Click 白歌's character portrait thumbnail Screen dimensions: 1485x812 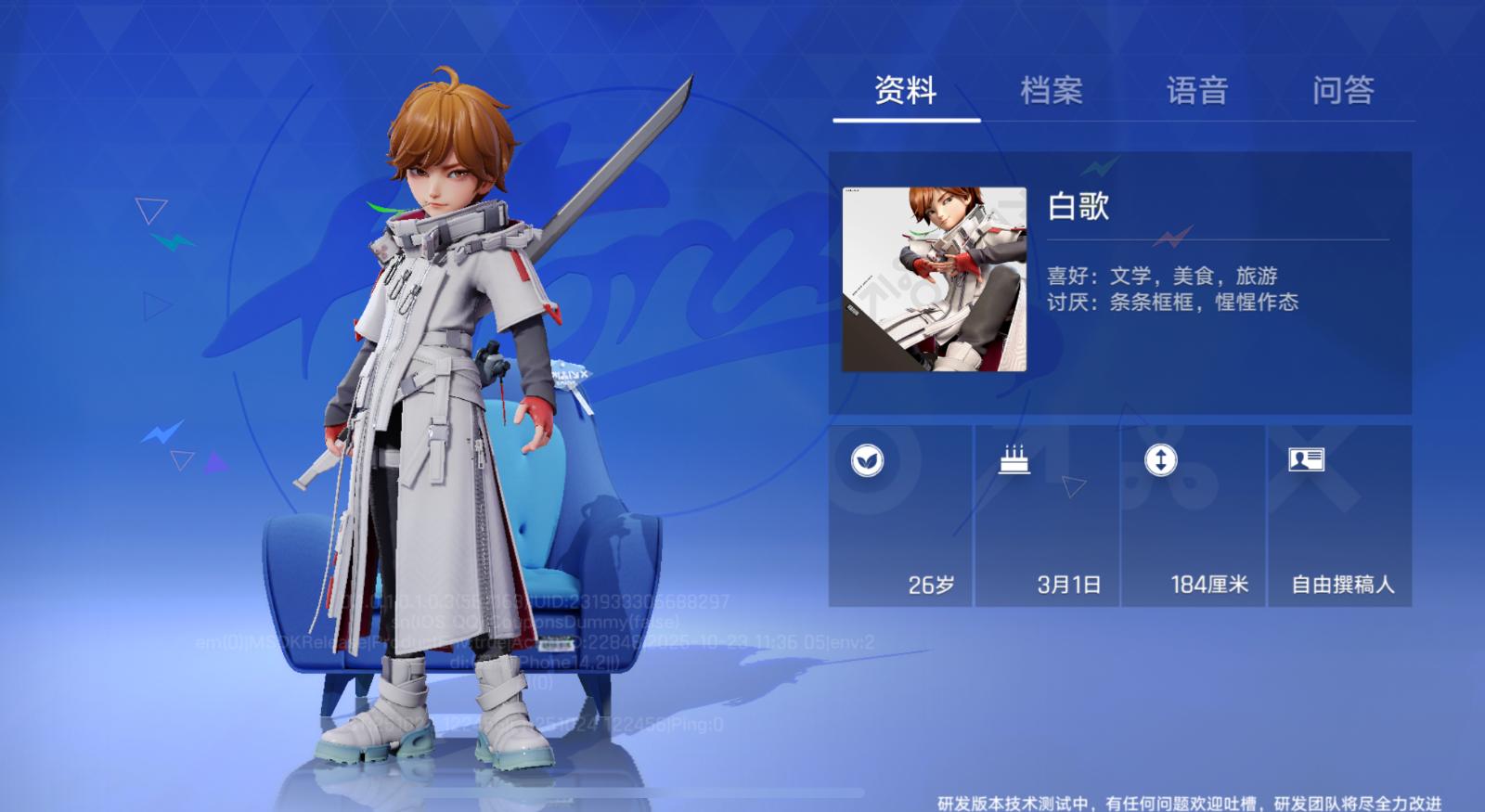pyautogui.click(x=934, y=279)
